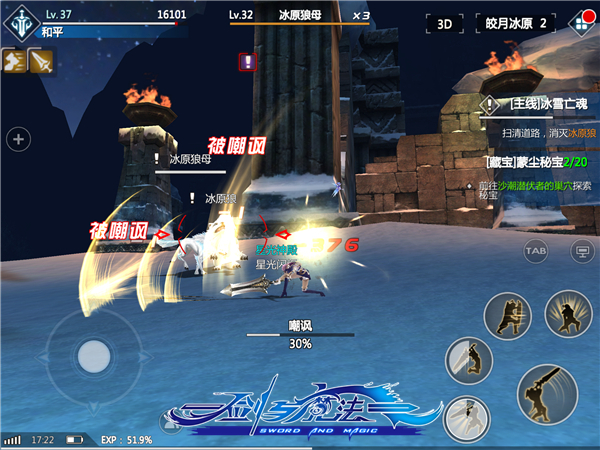
Task: Switch targets with the TAB button
Action: (x=535, y=249)
